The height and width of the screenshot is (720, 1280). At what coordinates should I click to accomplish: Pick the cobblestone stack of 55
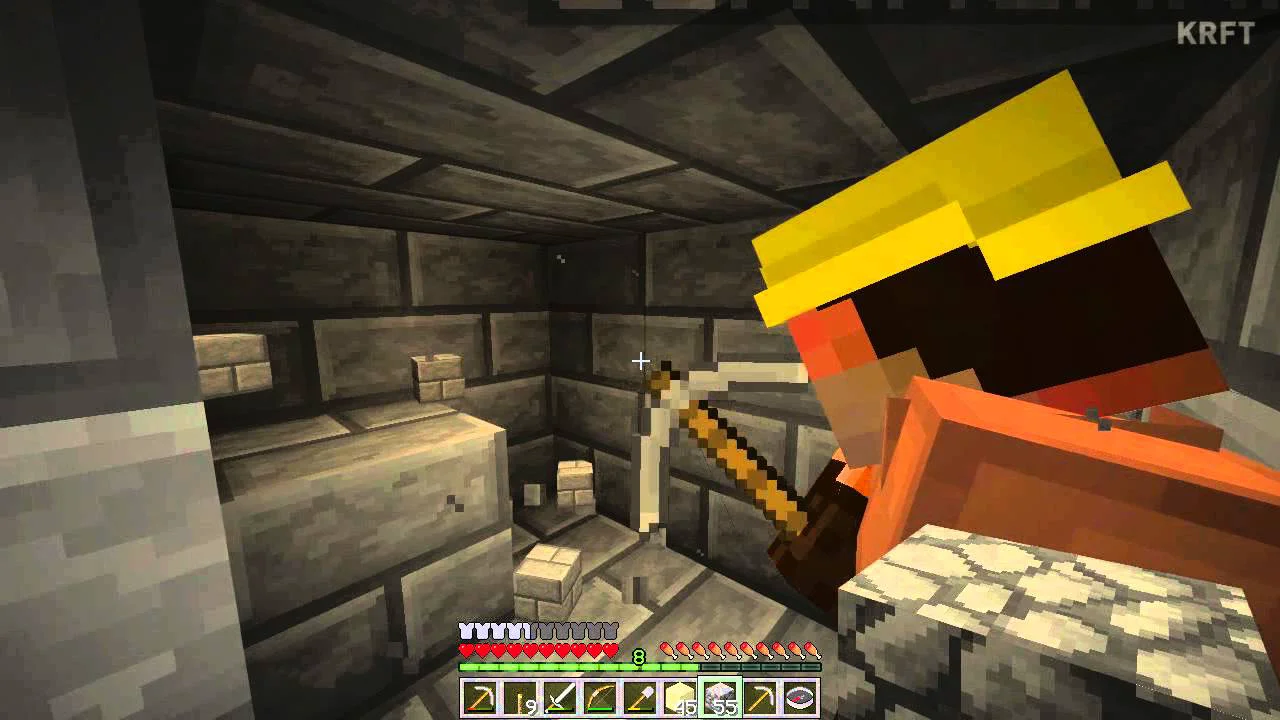[720, 697]
